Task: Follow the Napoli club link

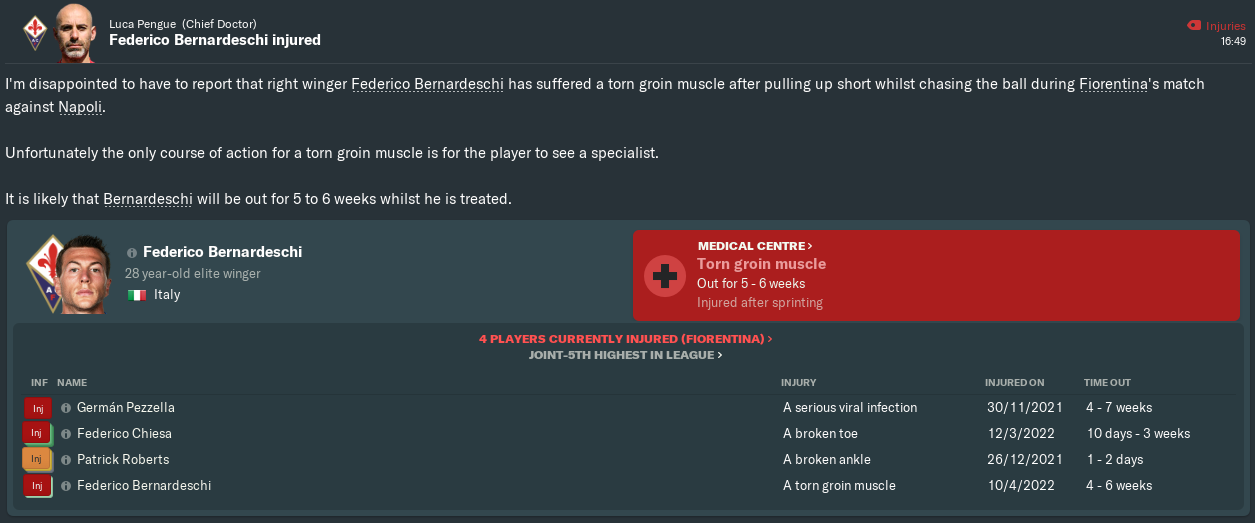Action: 80,106
